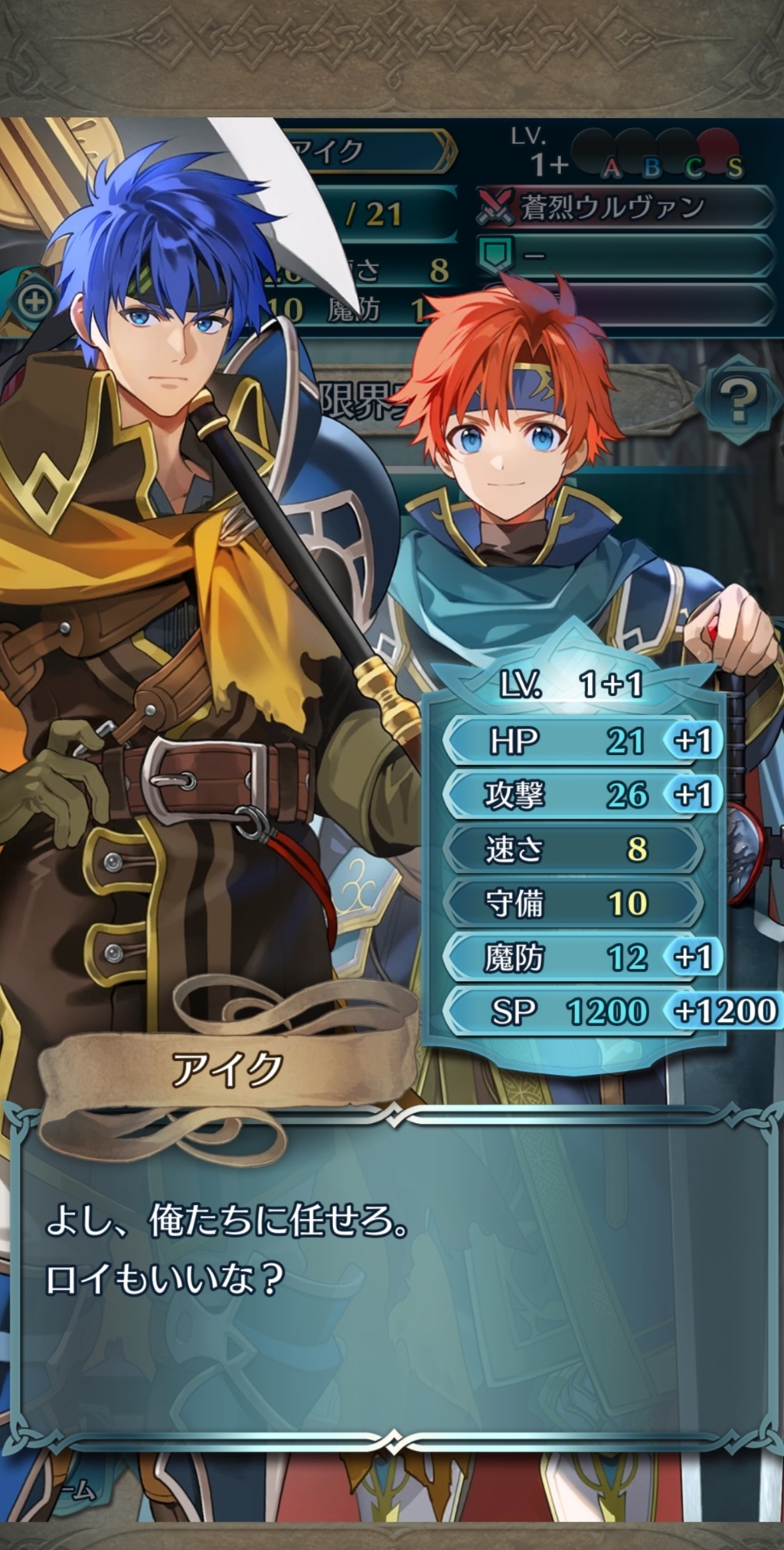Screen dimensions: 784x1550
Task: Select the 蒼烈ウルヴァン weapon skill row
Action: click(624, 208)
